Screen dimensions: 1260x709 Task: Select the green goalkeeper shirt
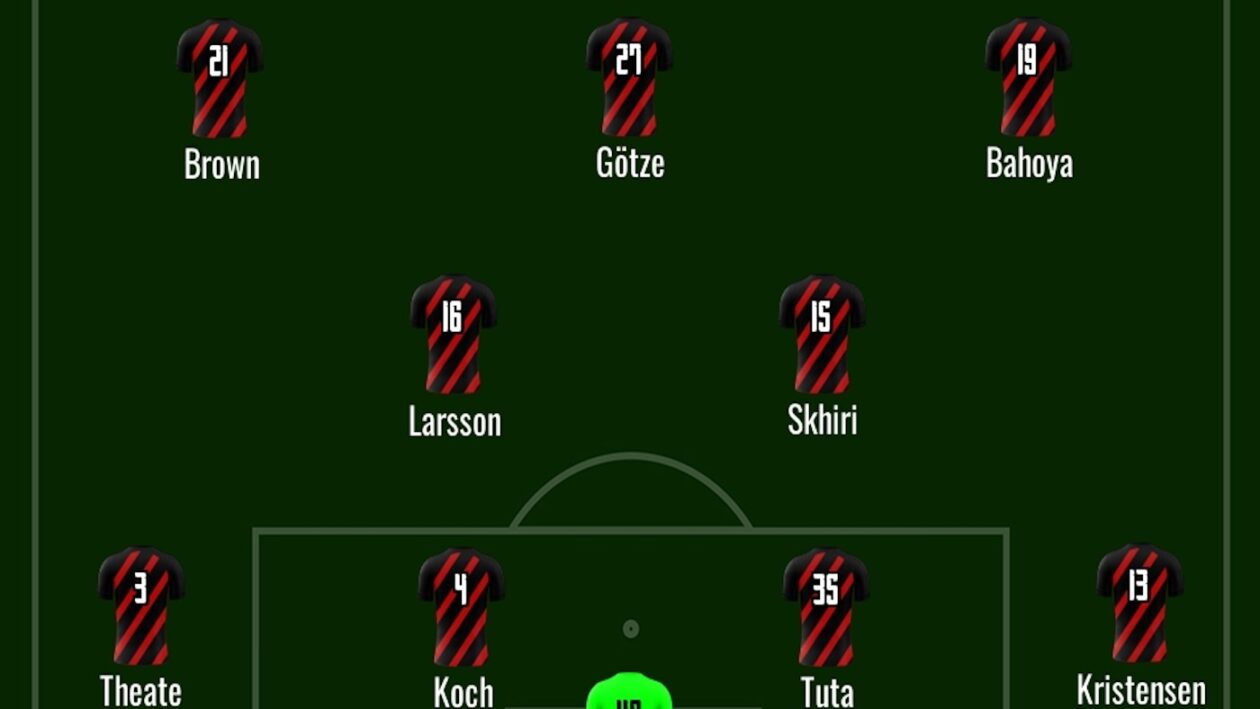pyautogui.click(x=628, y=693)
